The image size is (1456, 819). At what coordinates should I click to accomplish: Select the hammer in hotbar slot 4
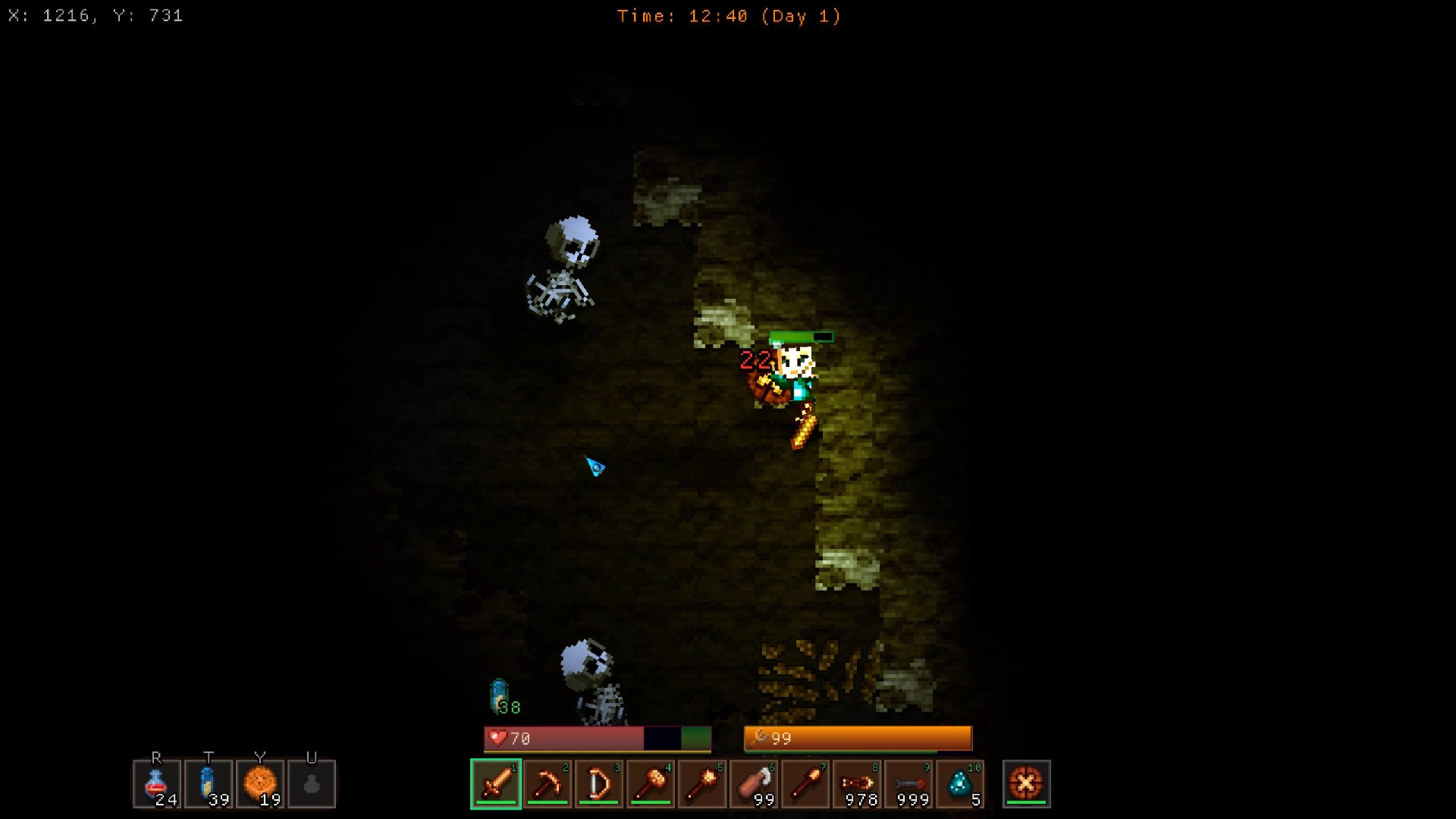click(650, 784)
